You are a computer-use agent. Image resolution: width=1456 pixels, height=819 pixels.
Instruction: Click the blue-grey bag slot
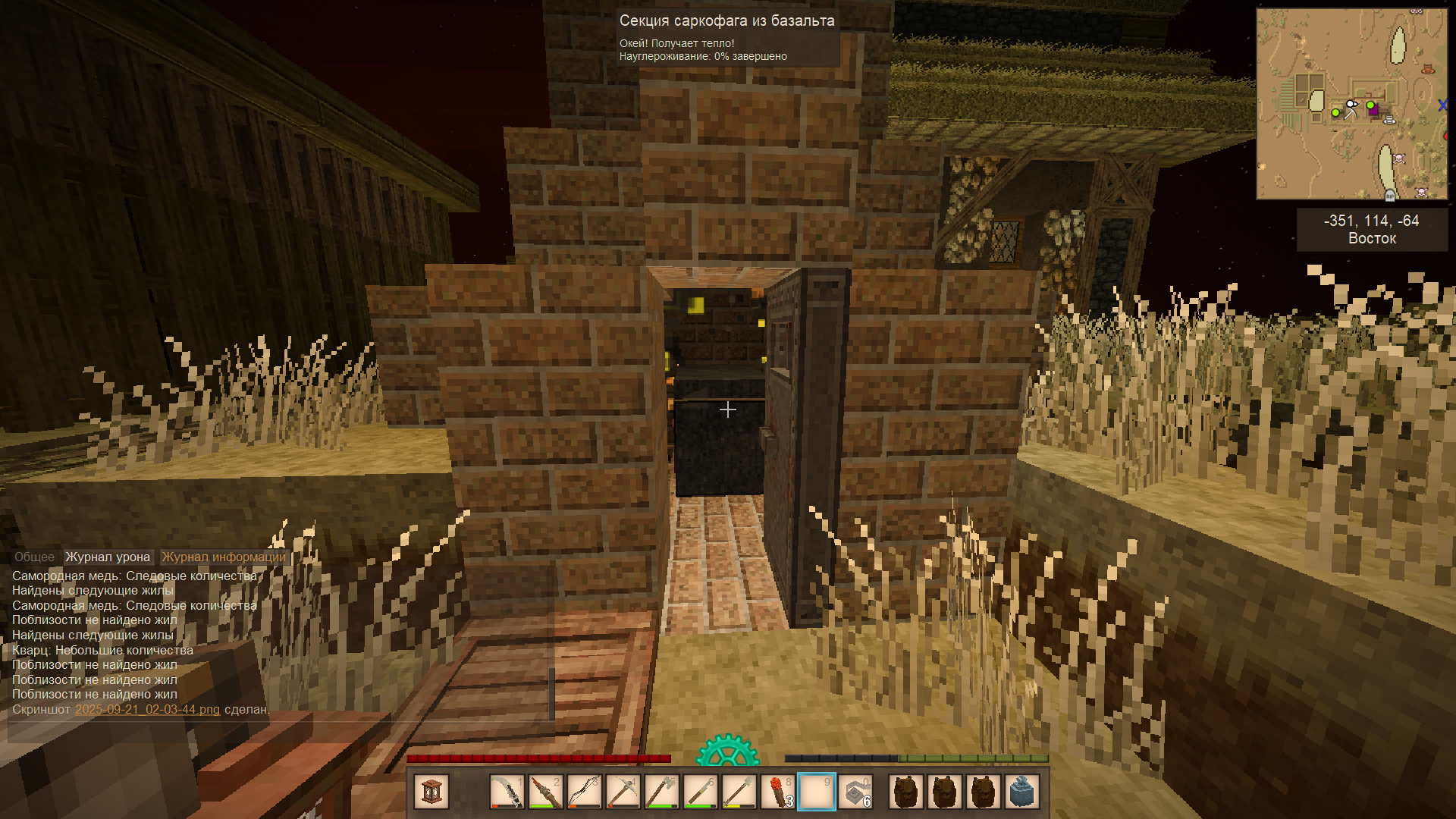pos(1022,792)
